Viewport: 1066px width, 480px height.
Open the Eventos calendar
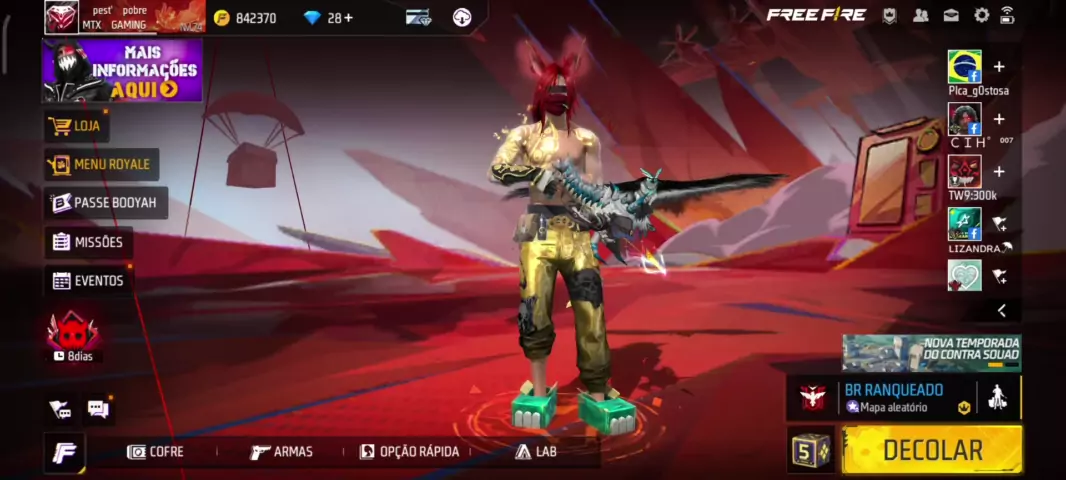point(88,281)
